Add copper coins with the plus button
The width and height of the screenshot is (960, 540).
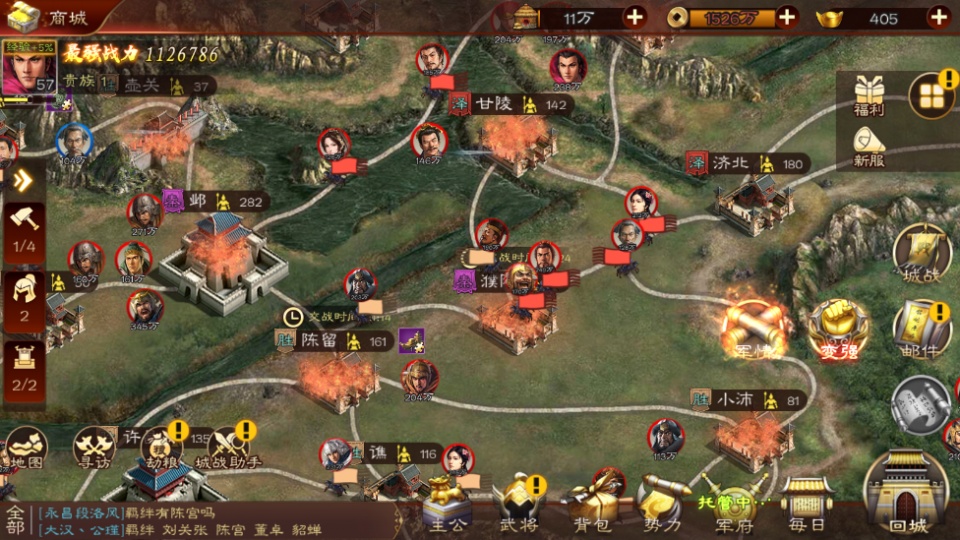(x=787, y=17)
